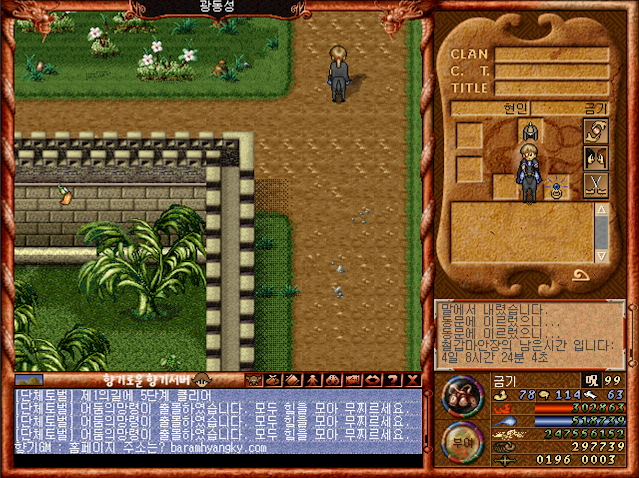Click the swirl icon below the character panel
The width and height of the screenshot is (639, 478).
(580, 273)
